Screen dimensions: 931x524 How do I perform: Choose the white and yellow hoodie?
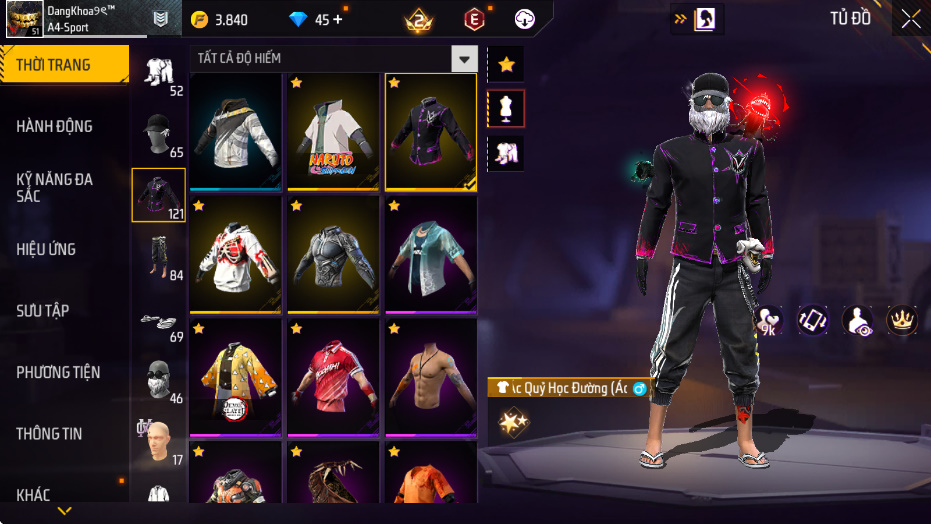(x=235, y=132)
